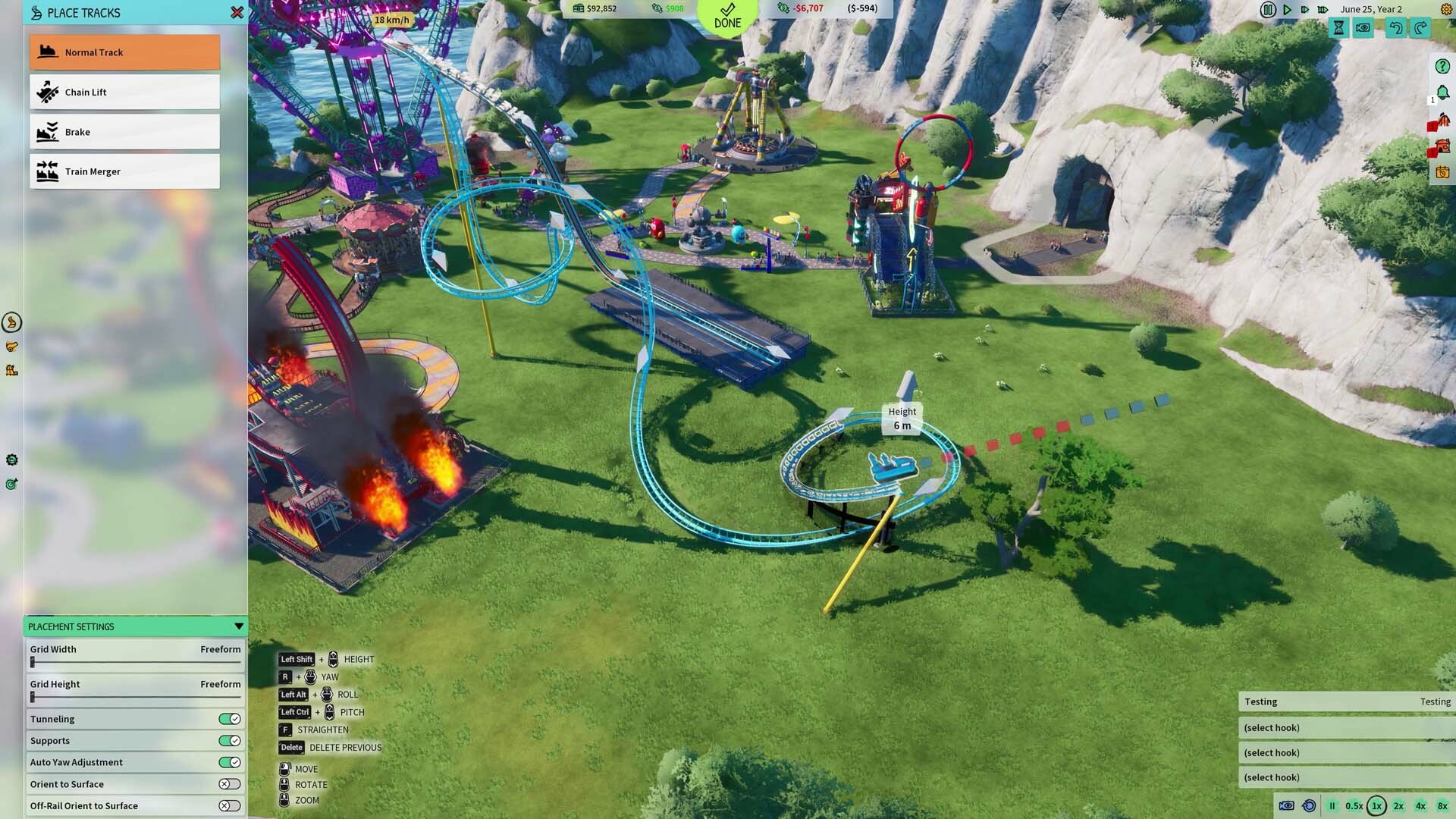The width and height of the screenshot is (1456, 819).
Task: Open the help question mark icon
Action: pos(1442,67)
